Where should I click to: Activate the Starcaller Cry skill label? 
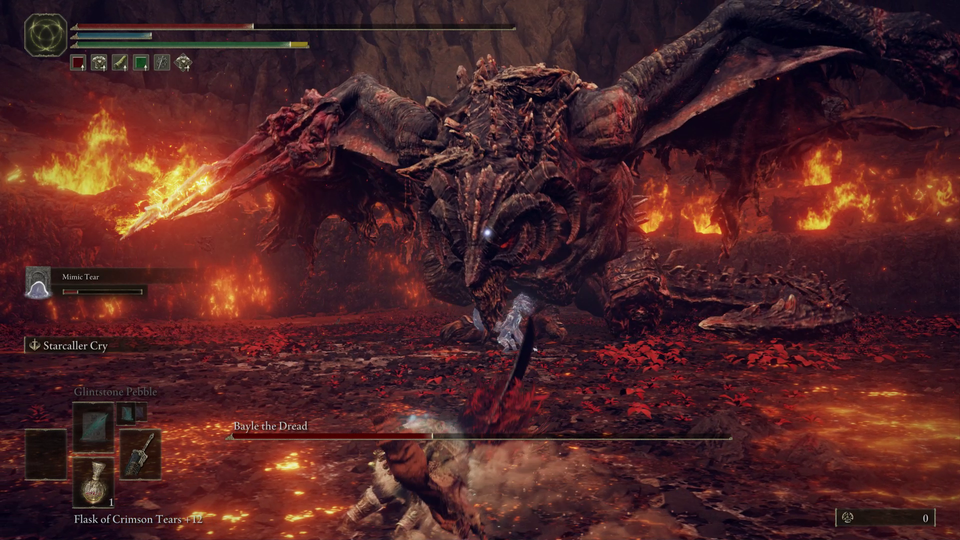pyautogui.click(x=74, y=345)
